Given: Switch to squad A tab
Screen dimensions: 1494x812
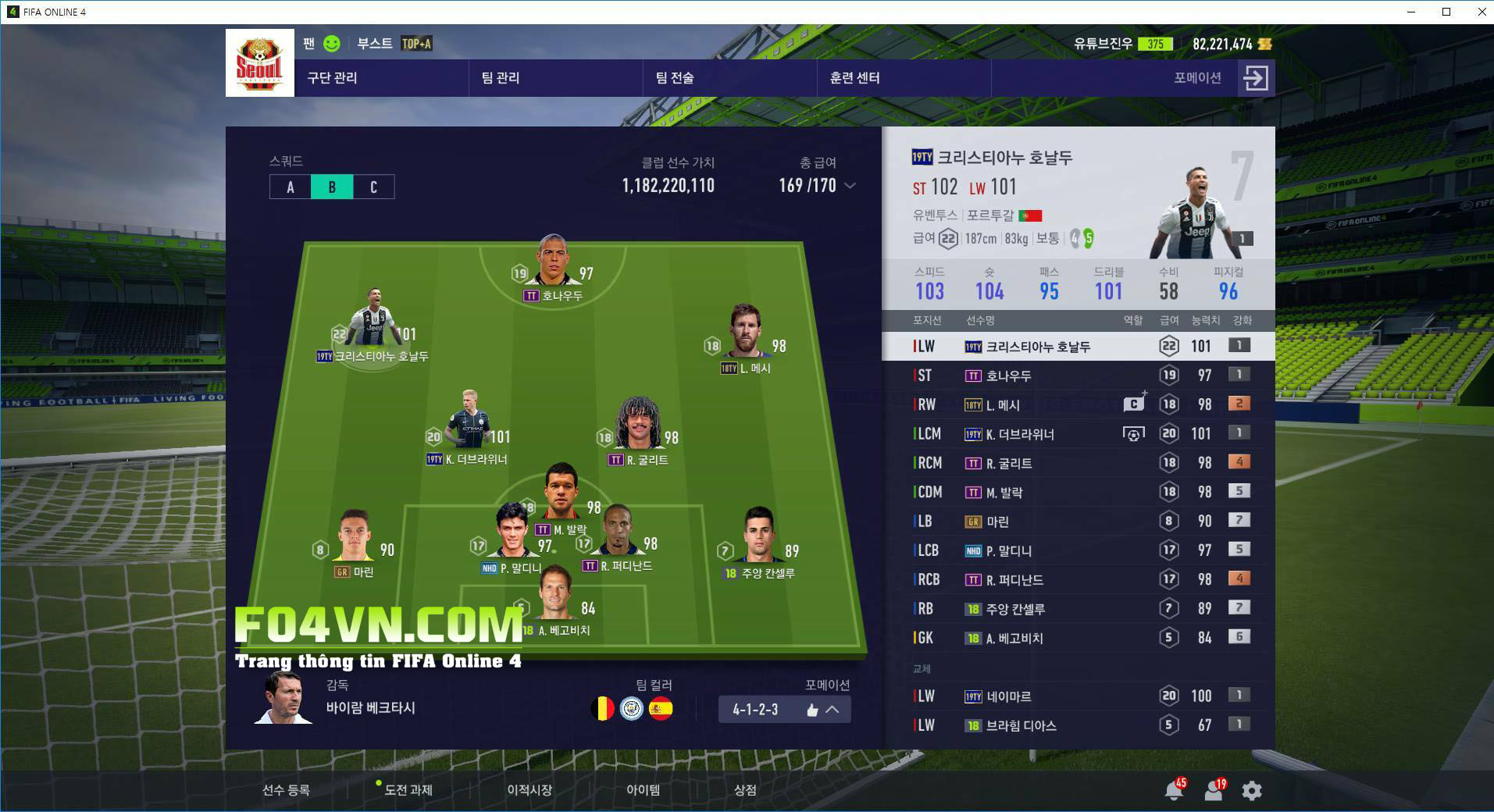Looking at the screenshot, I should click(291, 187).
